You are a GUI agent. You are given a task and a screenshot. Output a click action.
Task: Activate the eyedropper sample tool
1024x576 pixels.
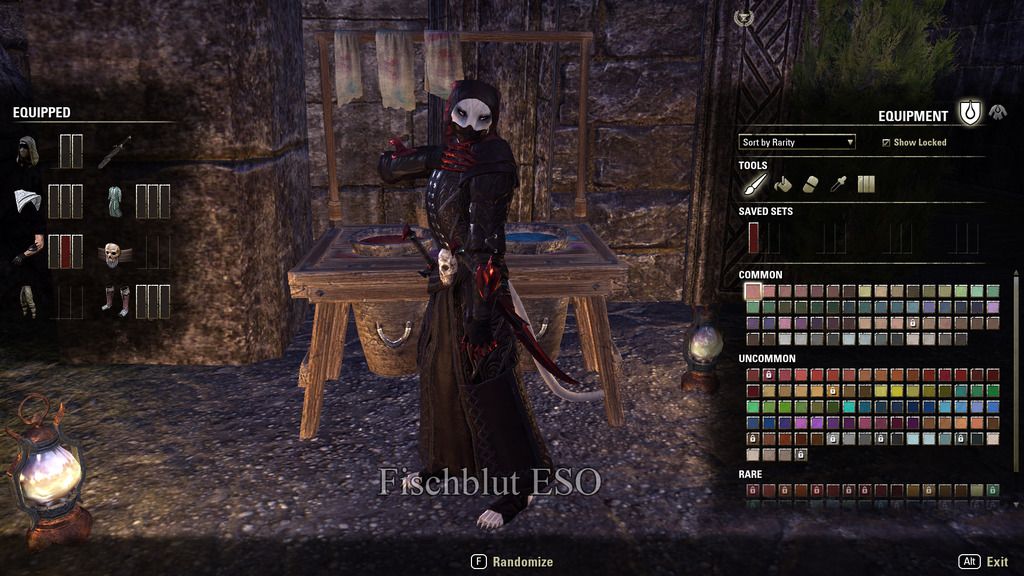tap(839, 184)
